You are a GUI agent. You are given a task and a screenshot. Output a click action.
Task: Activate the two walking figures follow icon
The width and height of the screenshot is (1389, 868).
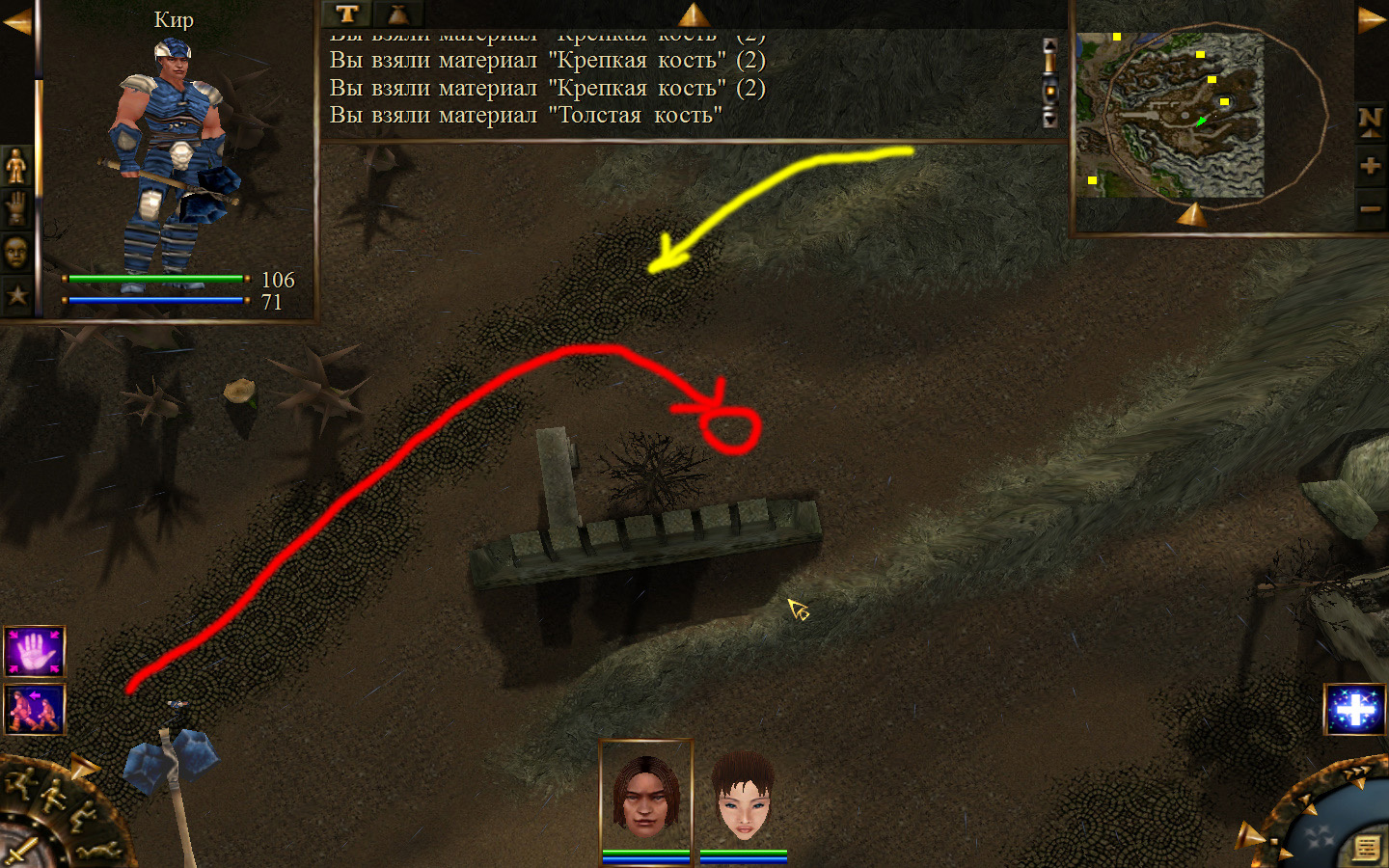coord(35,710)
